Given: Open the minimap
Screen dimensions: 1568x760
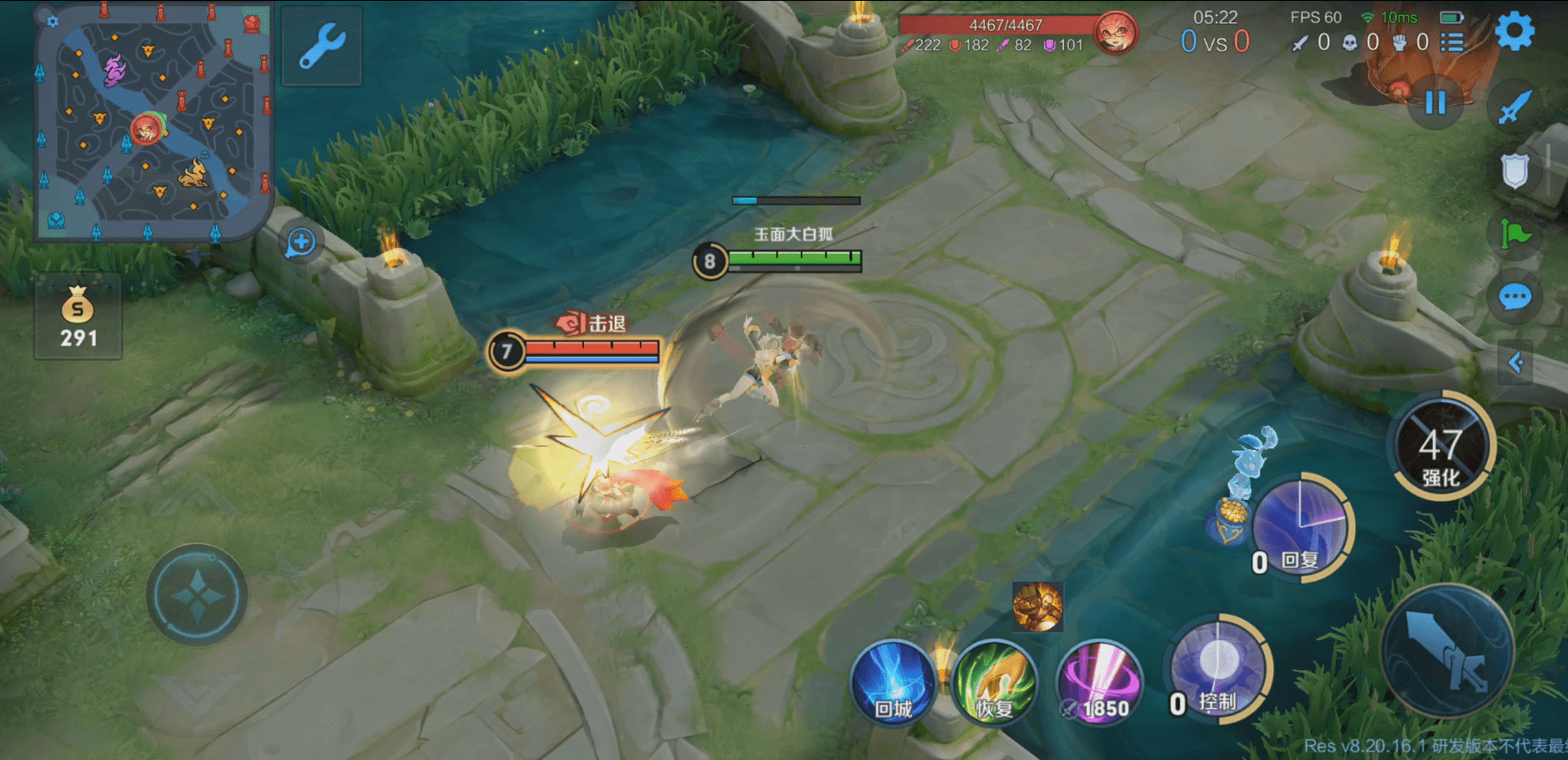Looking at the screenshot, I should (153, 122).
